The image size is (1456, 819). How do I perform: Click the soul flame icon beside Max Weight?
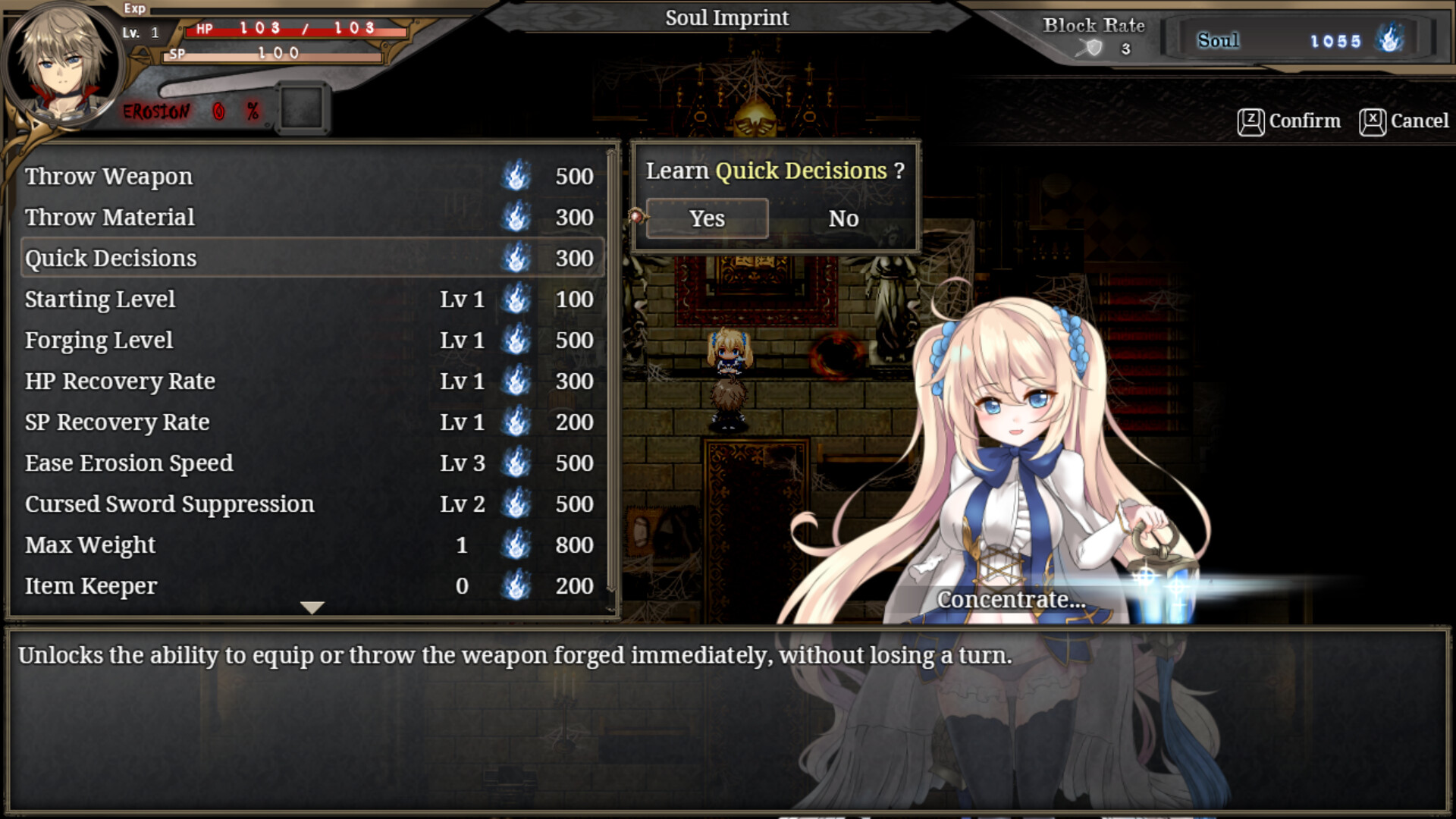pos(516,544)
